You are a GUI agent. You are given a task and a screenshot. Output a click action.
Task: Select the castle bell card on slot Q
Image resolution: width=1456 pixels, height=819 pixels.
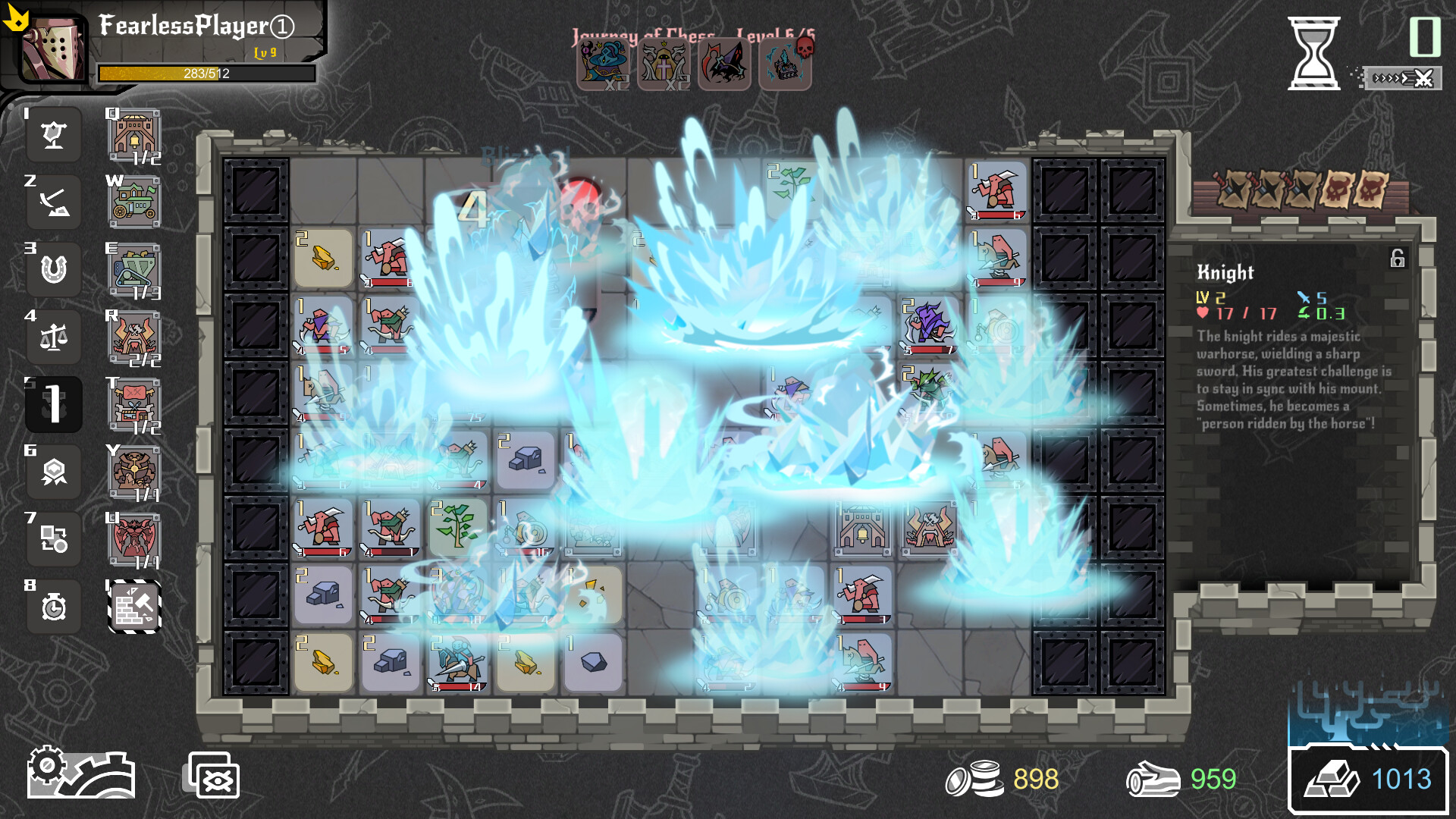(x=133, y=136)
